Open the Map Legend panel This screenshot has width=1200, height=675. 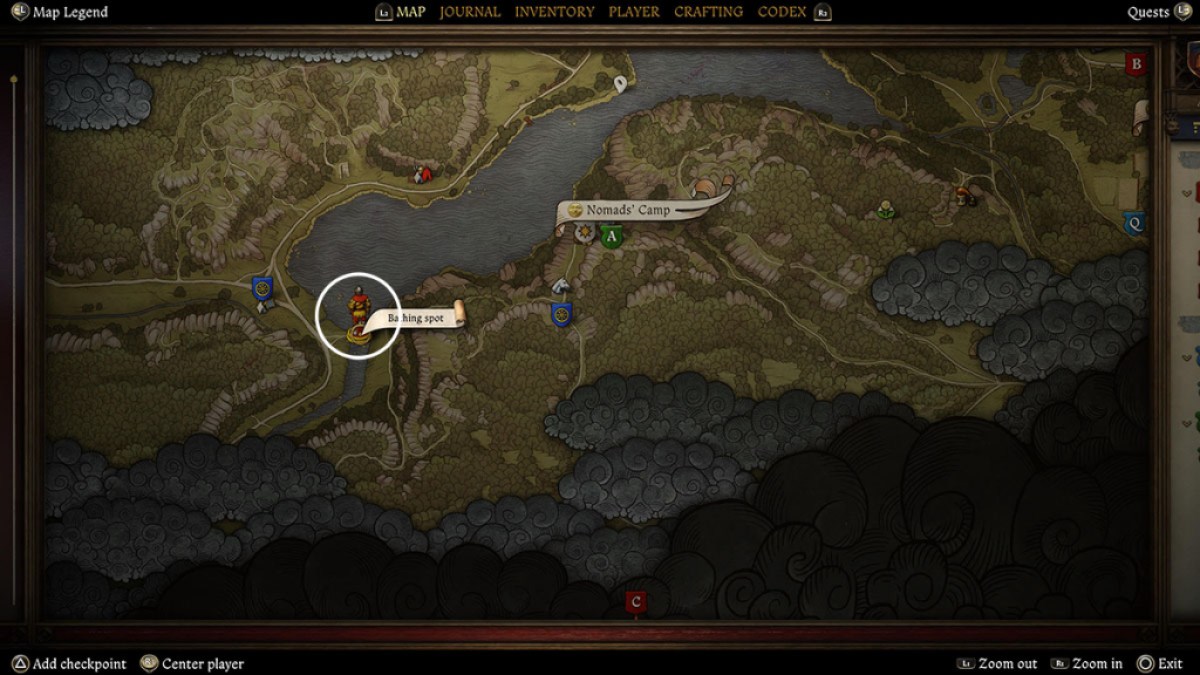tap(69, 12)
